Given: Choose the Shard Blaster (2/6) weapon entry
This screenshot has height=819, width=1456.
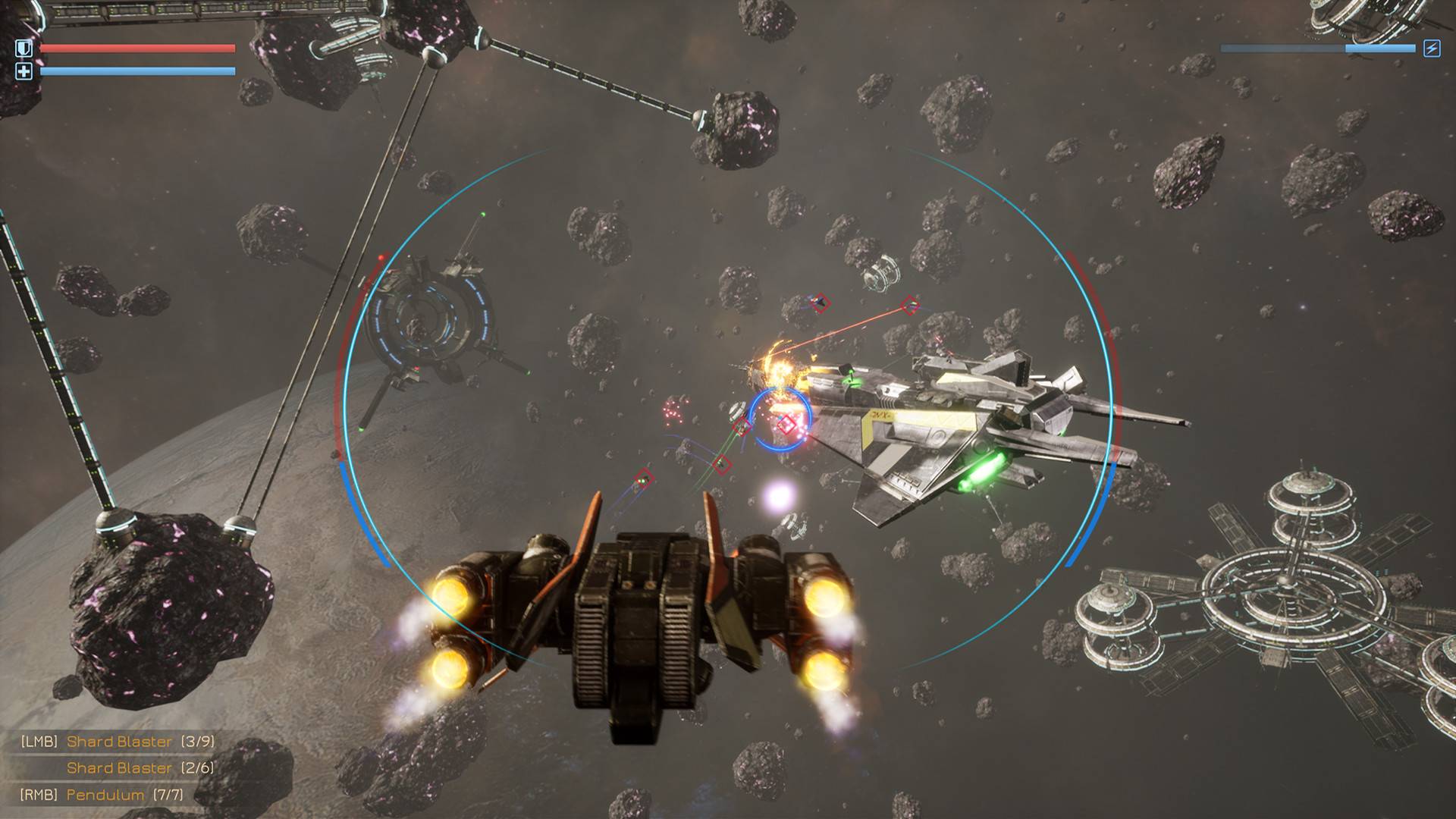Looking at the screenshot, I should pyautogui.click(x=119, y=768).
